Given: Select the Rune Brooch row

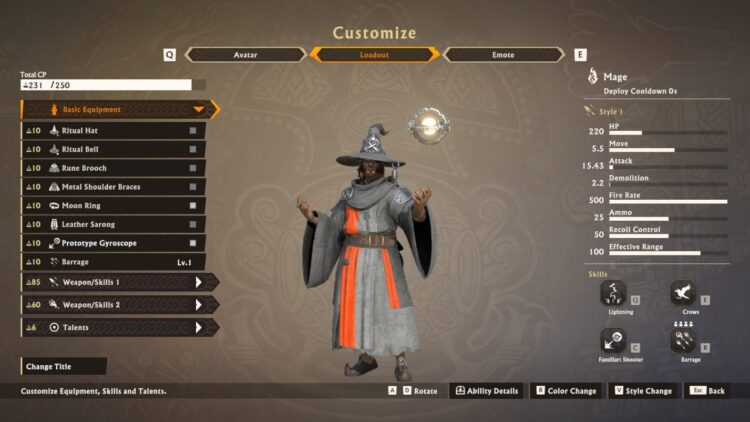Looking at the screenshot, I should point(112,168).
